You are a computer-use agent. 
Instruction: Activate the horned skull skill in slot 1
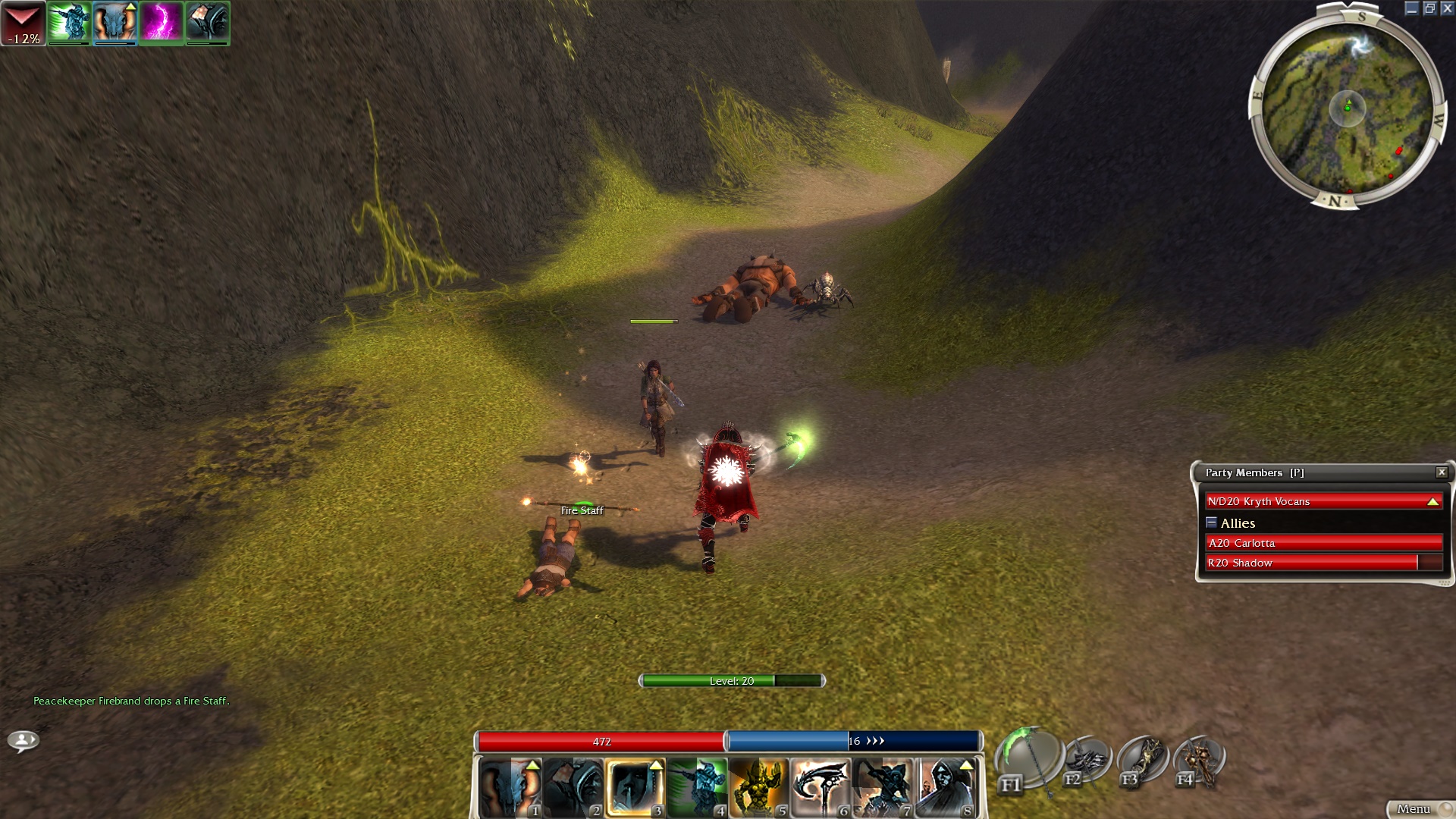510,787
